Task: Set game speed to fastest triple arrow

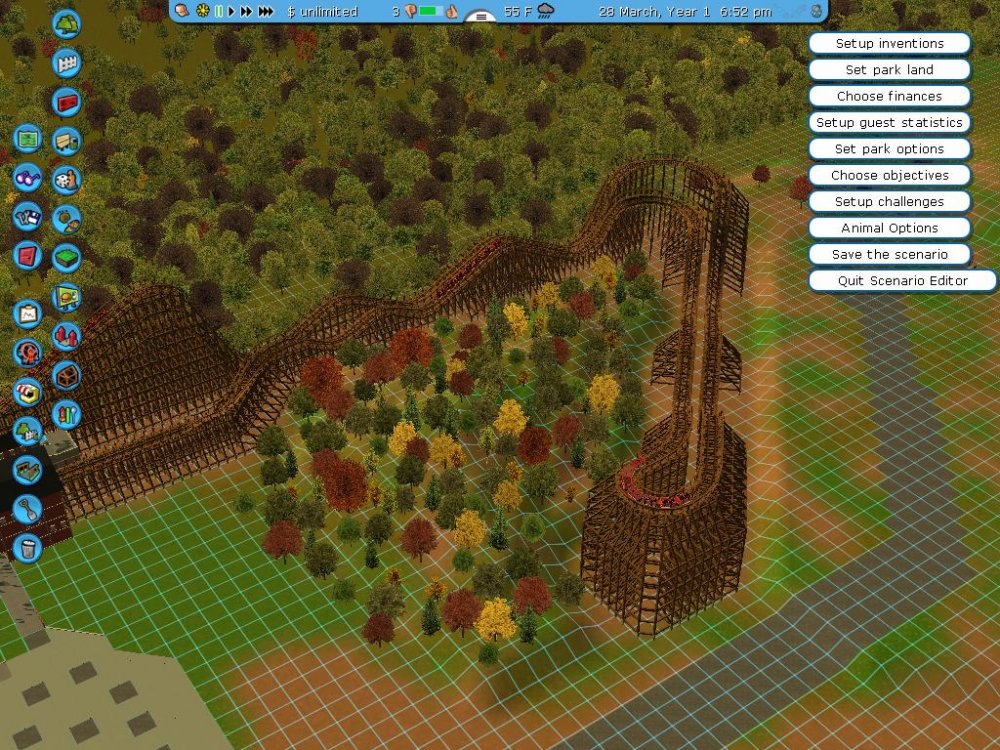Action: click(266, 12)
